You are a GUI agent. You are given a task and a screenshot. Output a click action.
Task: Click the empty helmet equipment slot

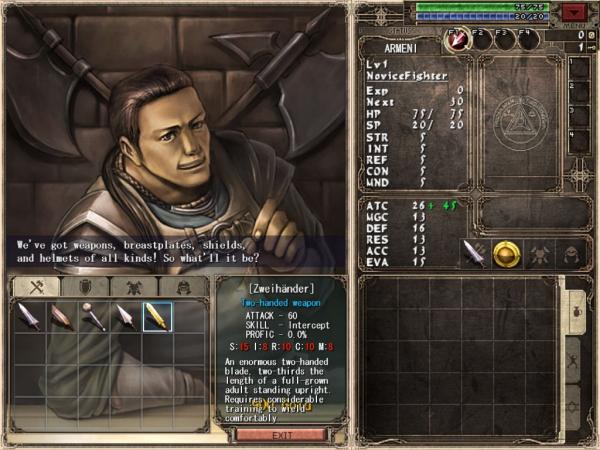pos(571,253)
